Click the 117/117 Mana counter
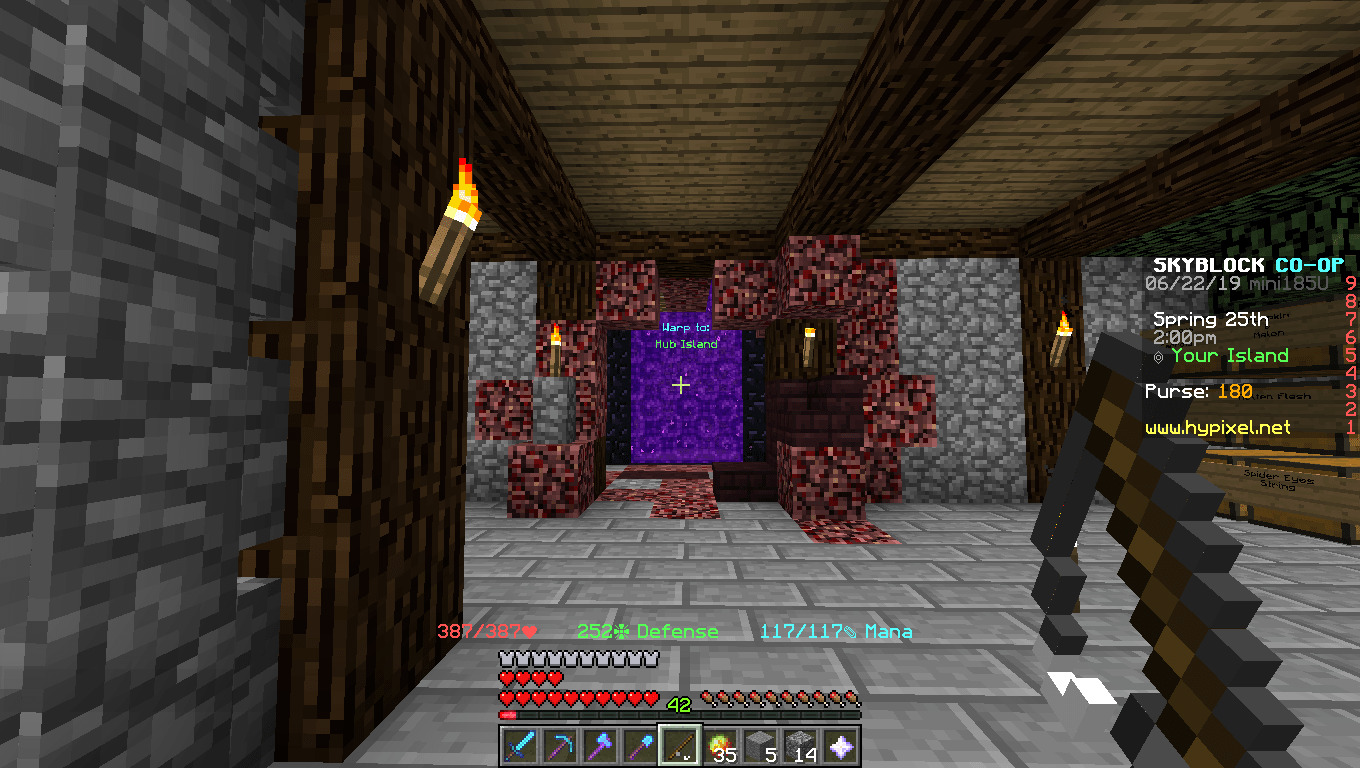This screenshot has width=1360, height=768. (799, 631)
